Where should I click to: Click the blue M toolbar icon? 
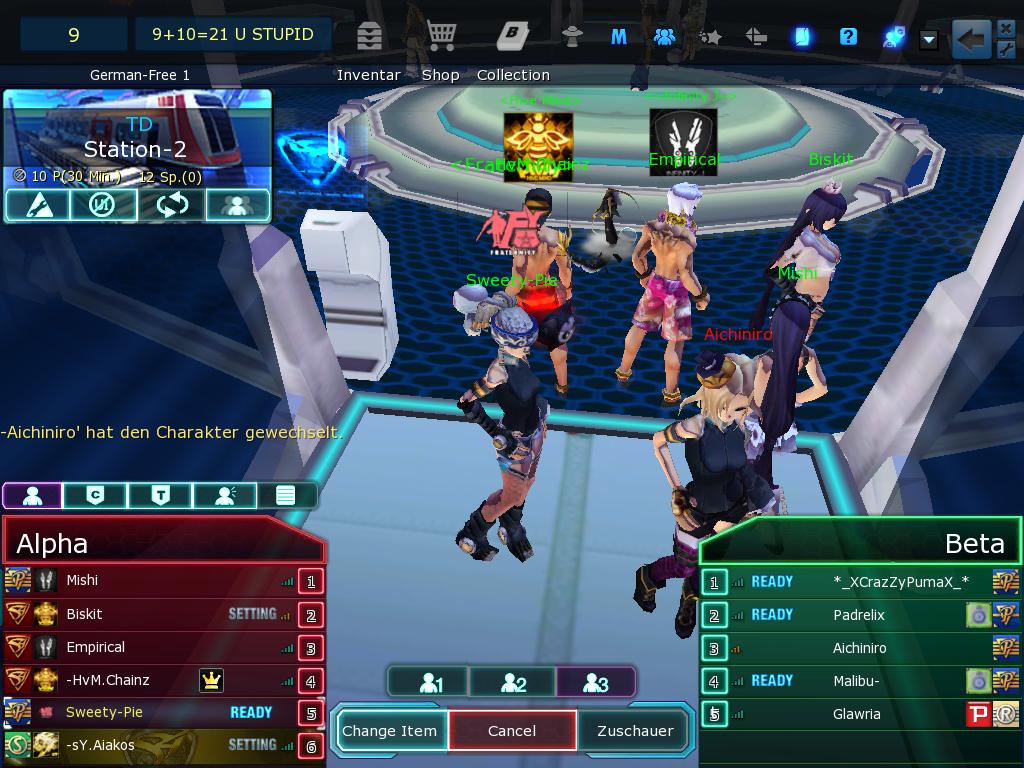pos(619,37)
